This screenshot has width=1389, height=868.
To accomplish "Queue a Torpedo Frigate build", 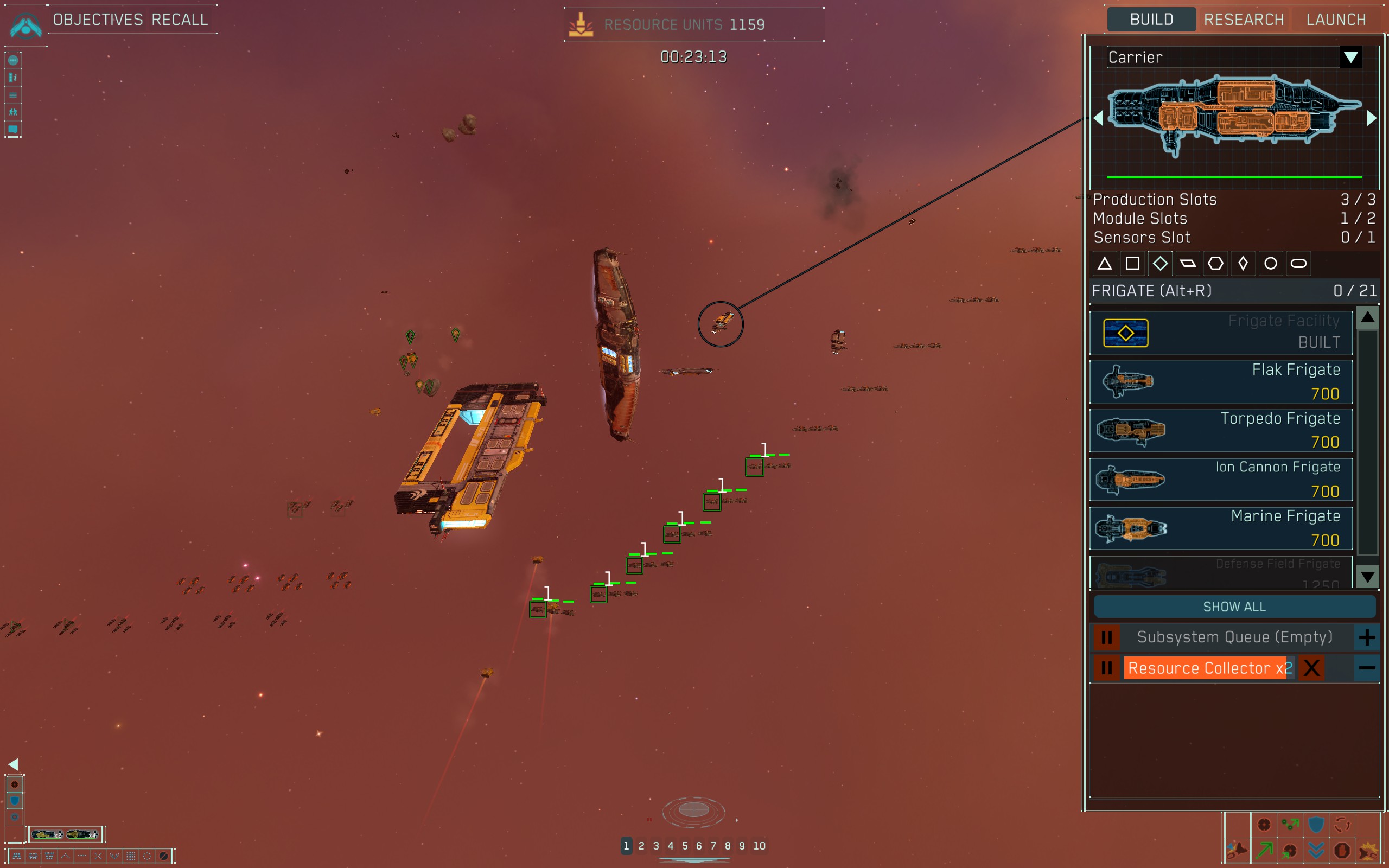I will [1221, 431].
